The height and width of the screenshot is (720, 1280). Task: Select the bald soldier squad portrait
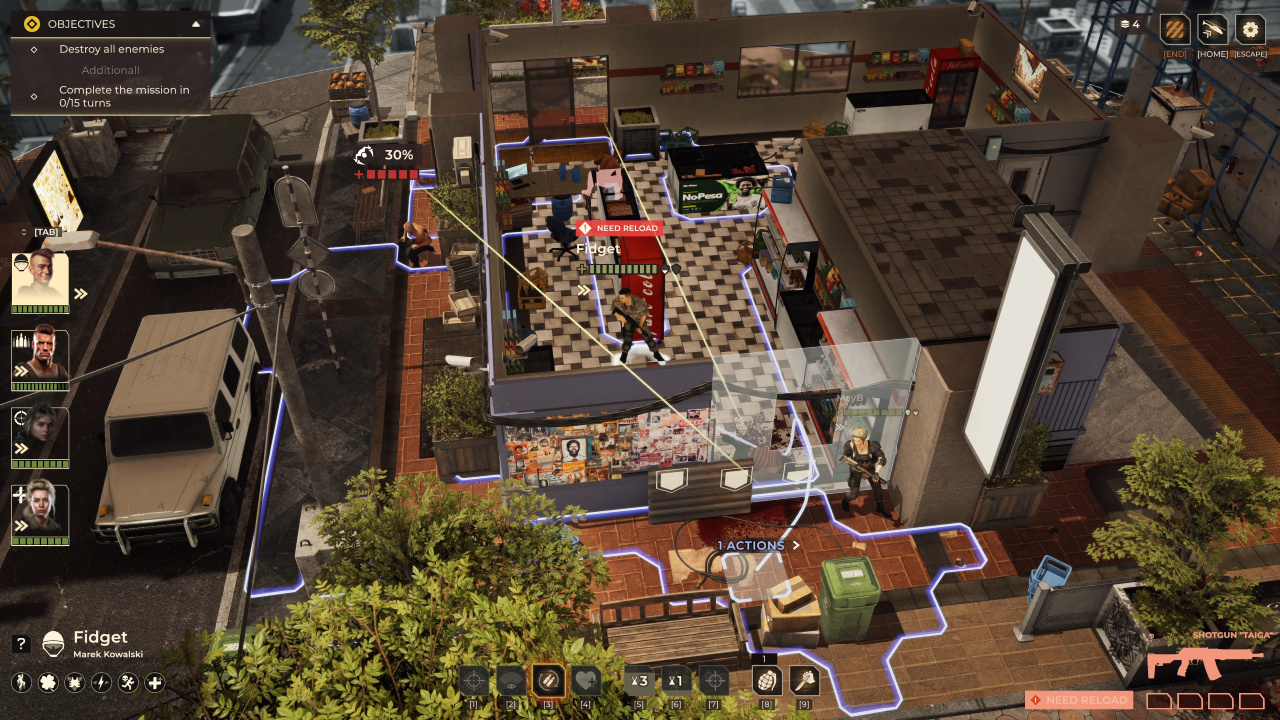pyautogui.click(x=40, y=280)
